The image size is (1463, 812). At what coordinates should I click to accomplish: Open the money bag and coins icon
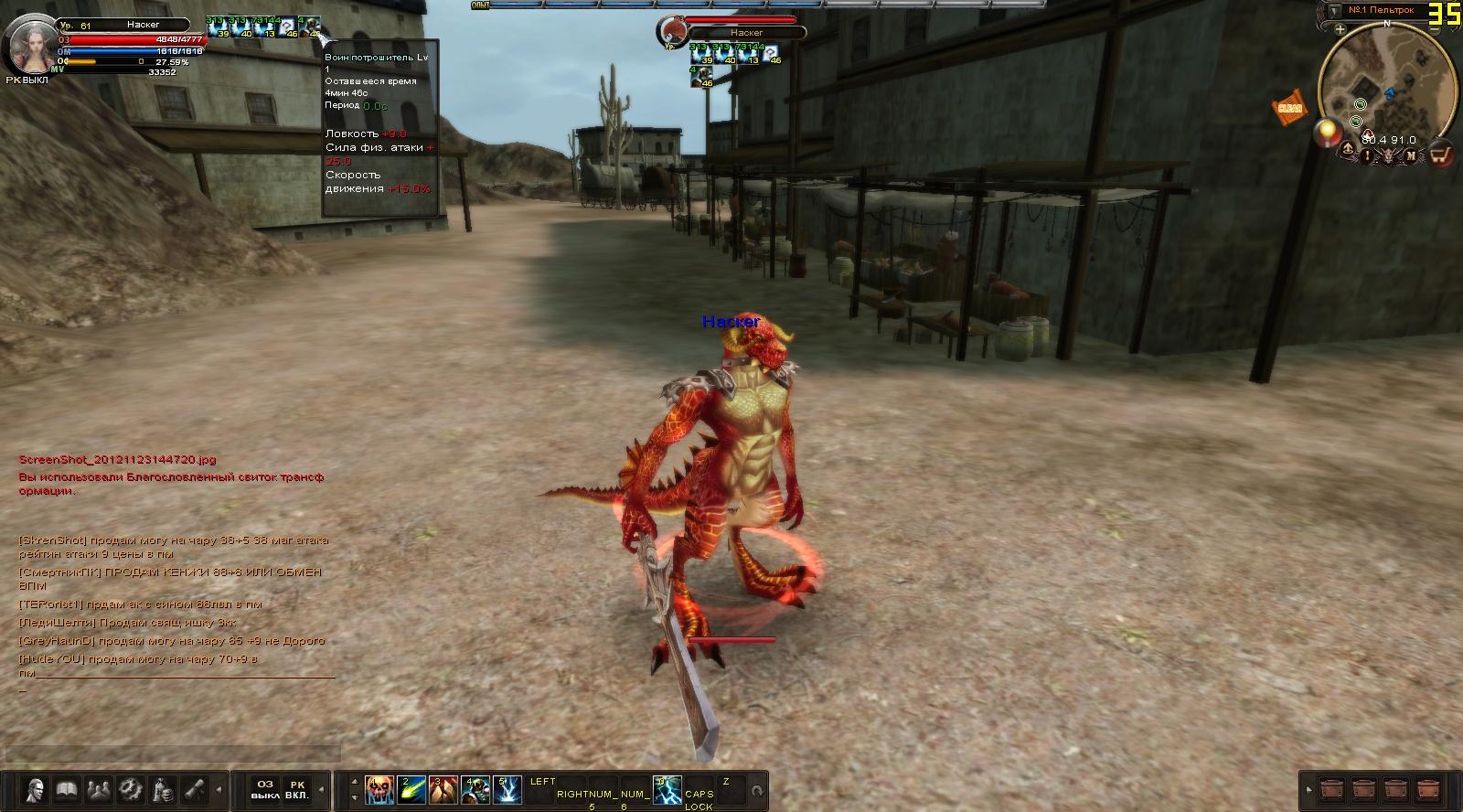(x=163, y=789)
